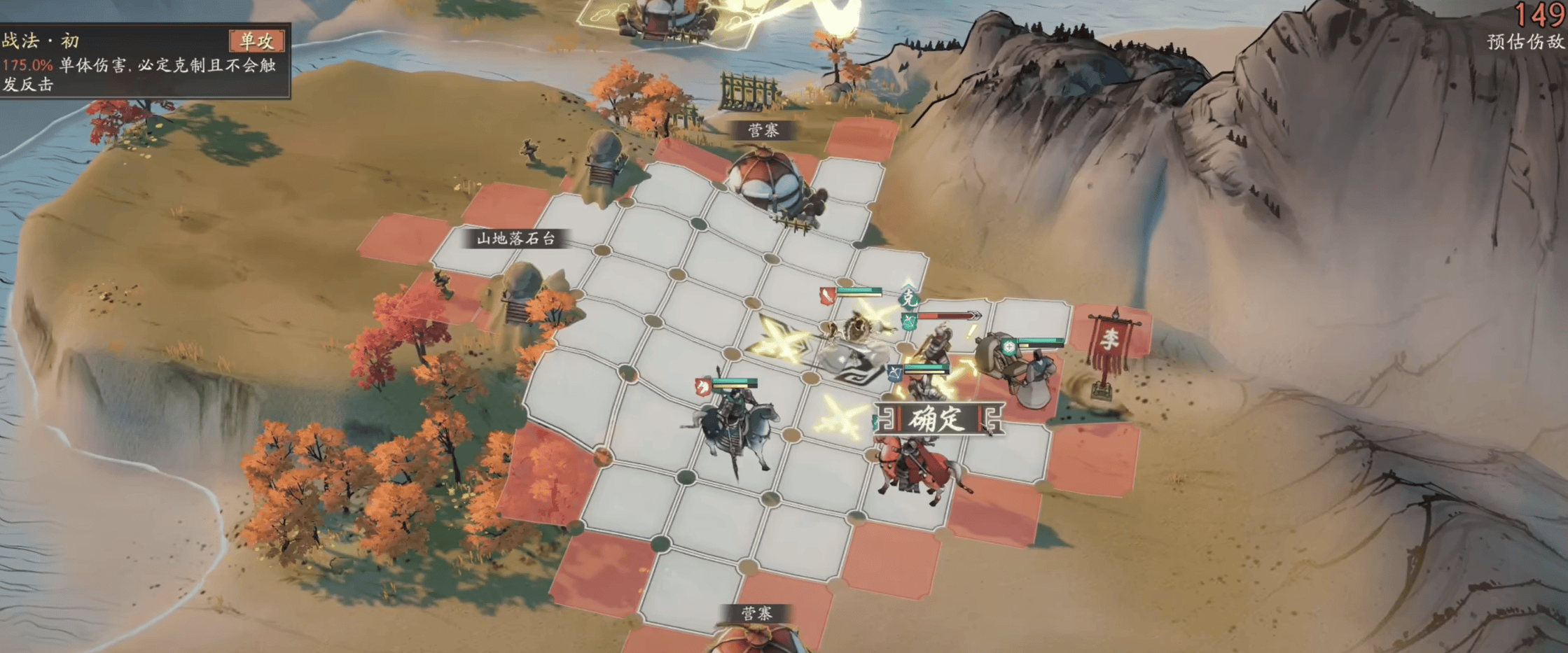Screen dimensions: 1568x653
Task: Confirm the attack with the 确定 button
Action: [x=938, y=419]
